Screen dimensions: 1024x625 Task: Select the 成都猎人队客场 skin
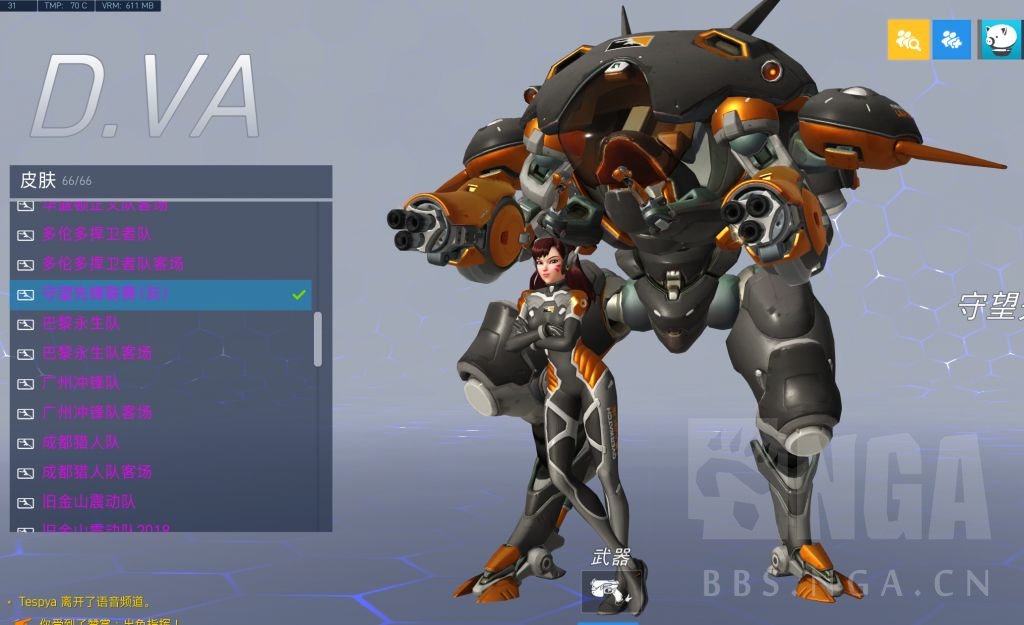[97, 471]
